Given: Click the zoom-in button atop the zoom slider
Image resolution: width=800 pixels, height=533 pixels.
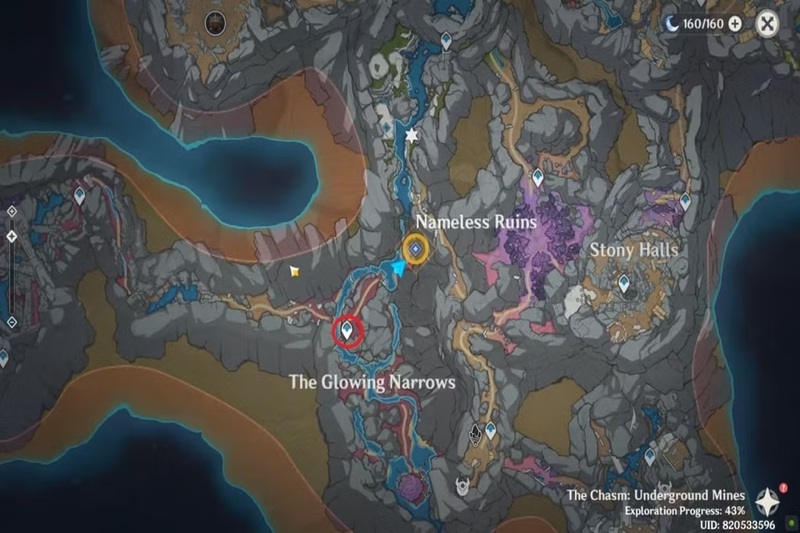Looking at the screenshot, I should pyautogui.click(x=11, y=211).
